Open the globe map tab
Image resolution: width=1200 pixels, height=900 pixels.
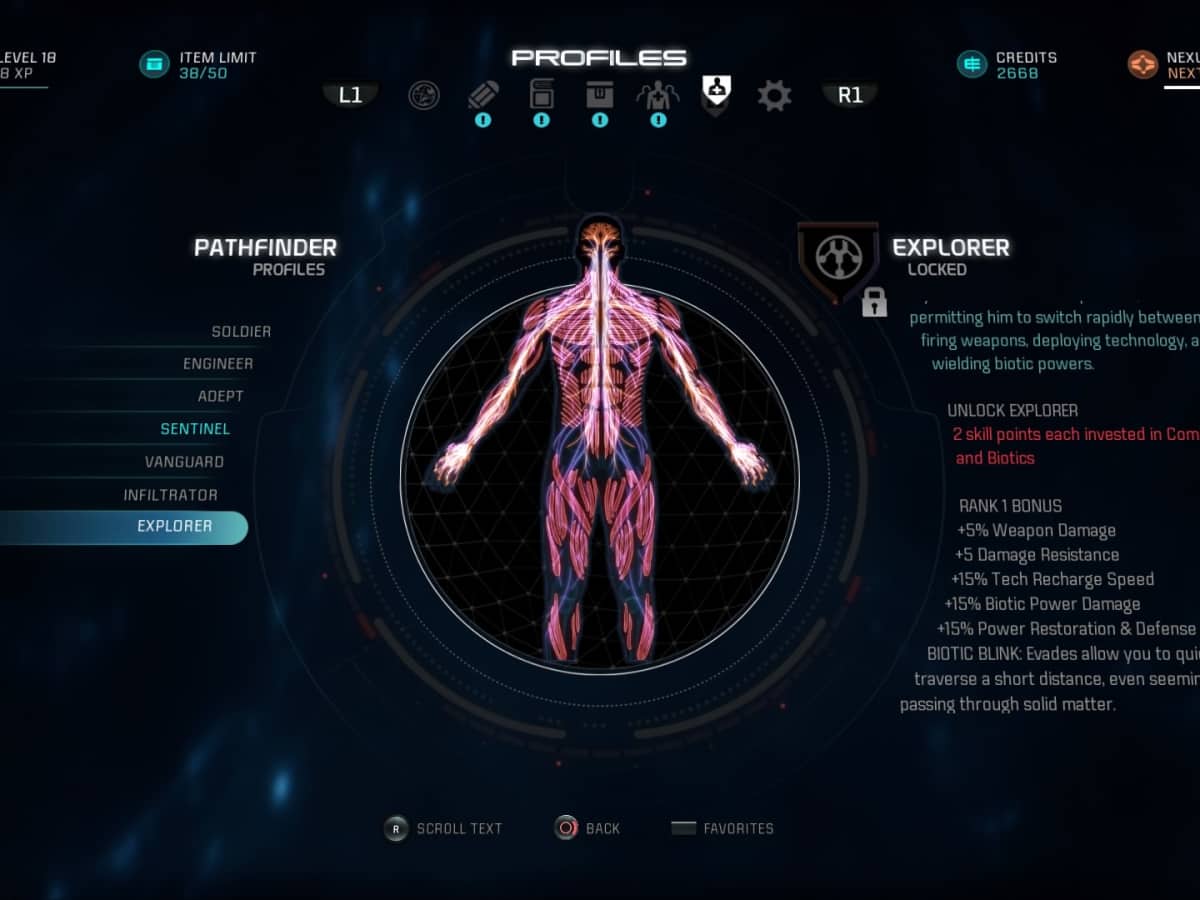(424, 96)
